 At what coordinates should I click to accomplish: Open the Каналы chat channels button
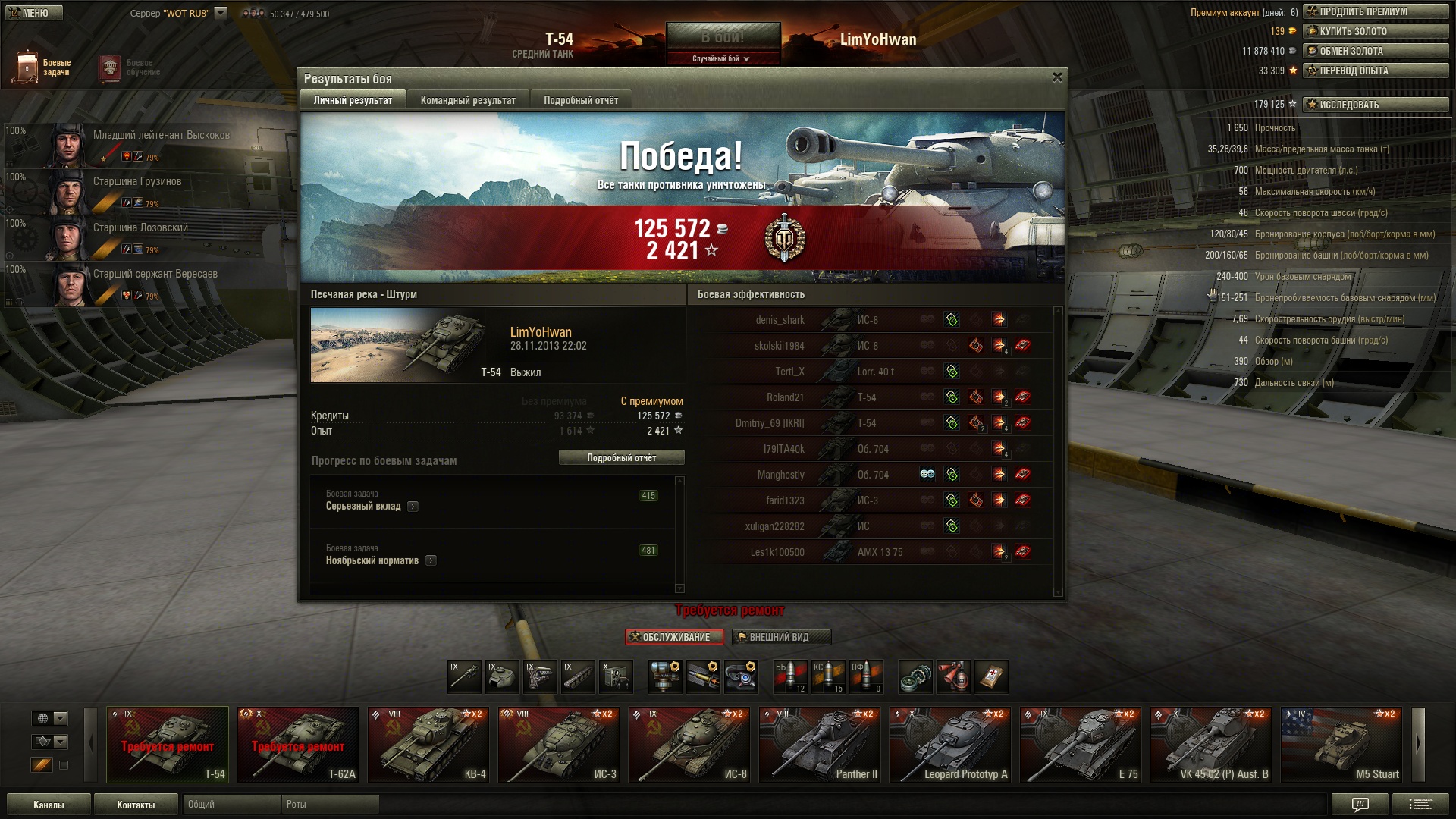(x=49, y=805)
